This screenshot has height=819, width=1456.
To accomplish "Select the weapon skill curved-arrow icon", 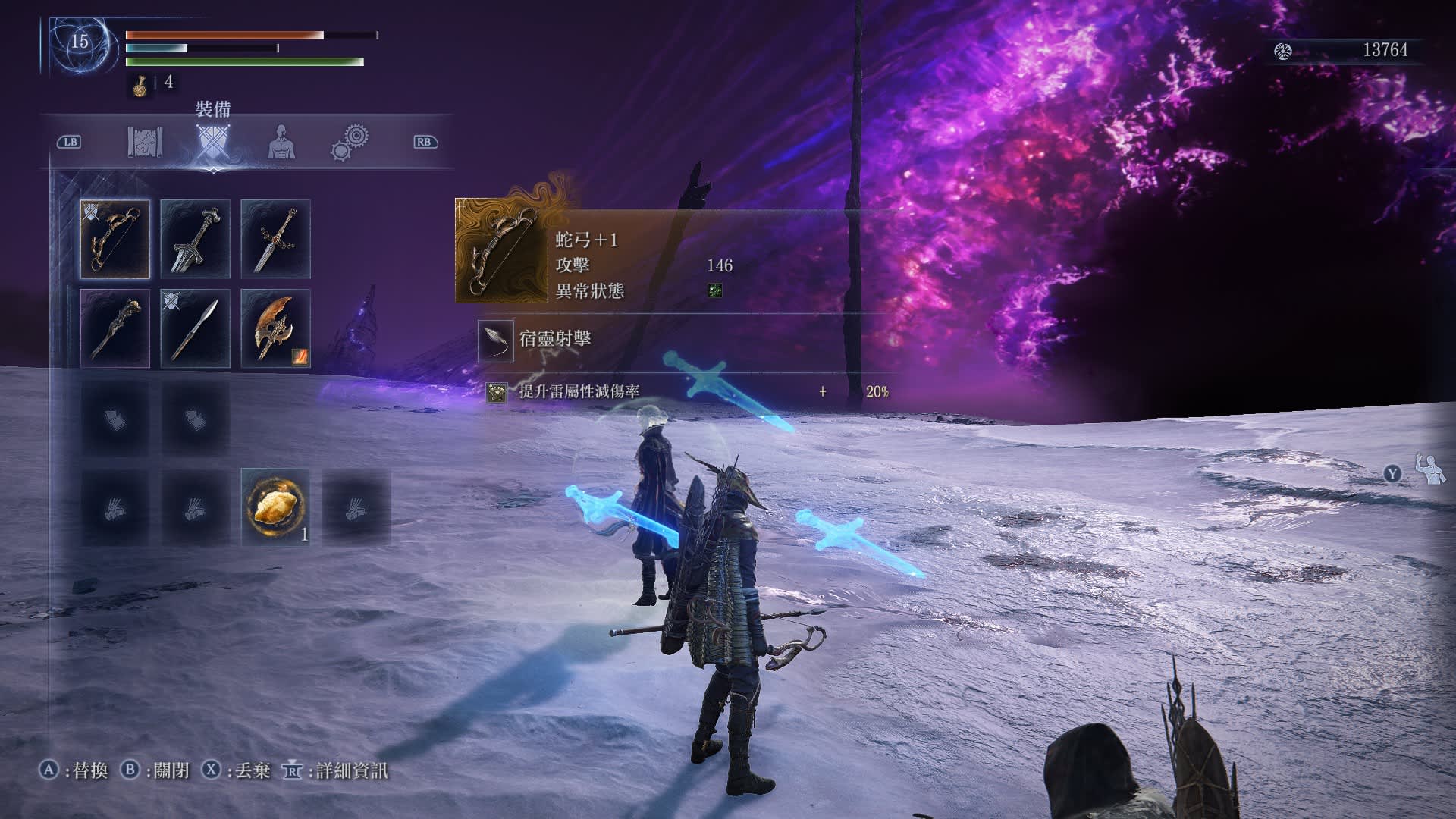I will click(496, 339).
